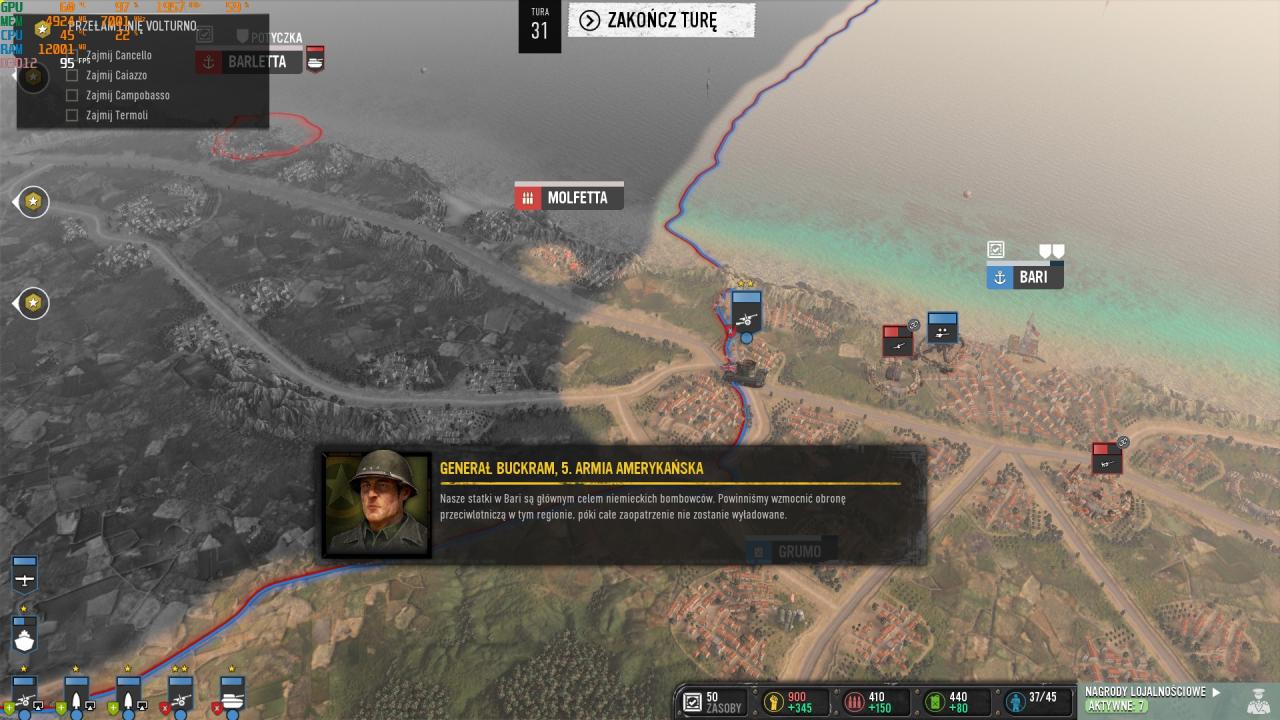Select the ship company card
Screen dimensions: 1280x720
click(25, 635)
